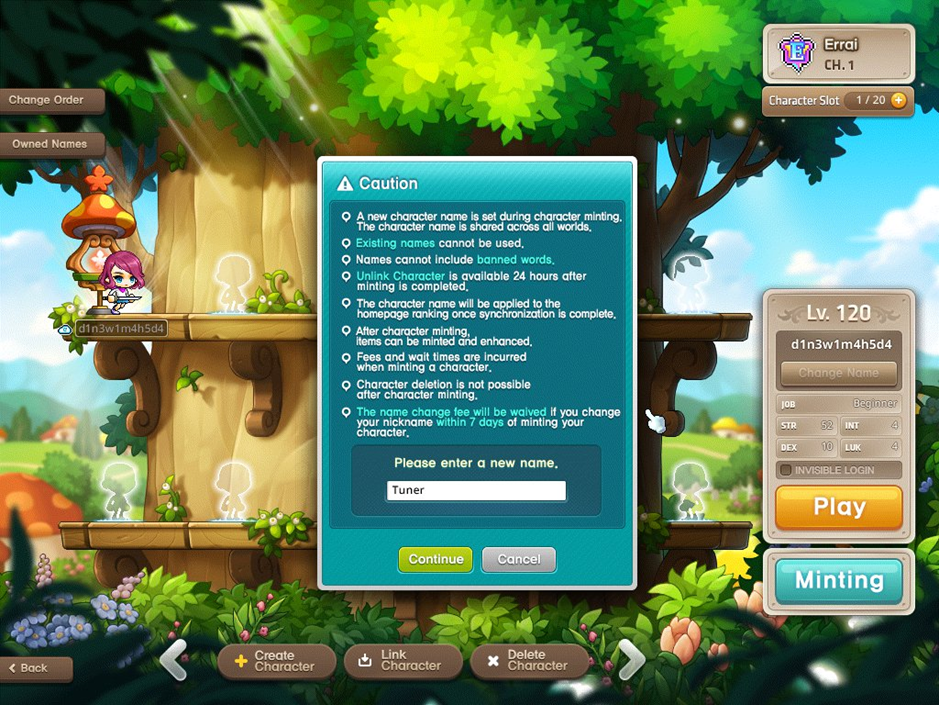Confirm the new name with Continue

pos(436,559)
